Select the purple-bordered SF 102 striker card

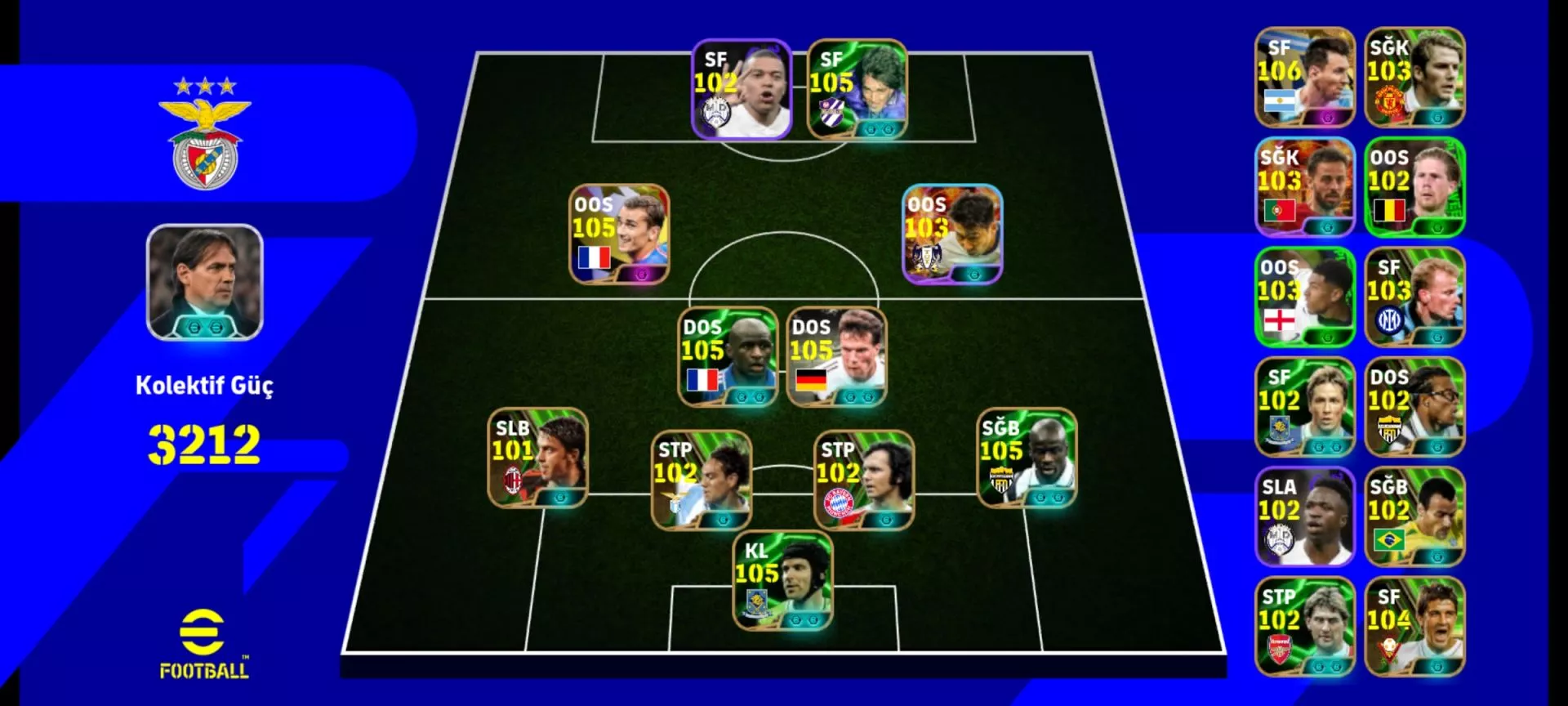pos(742,89)
